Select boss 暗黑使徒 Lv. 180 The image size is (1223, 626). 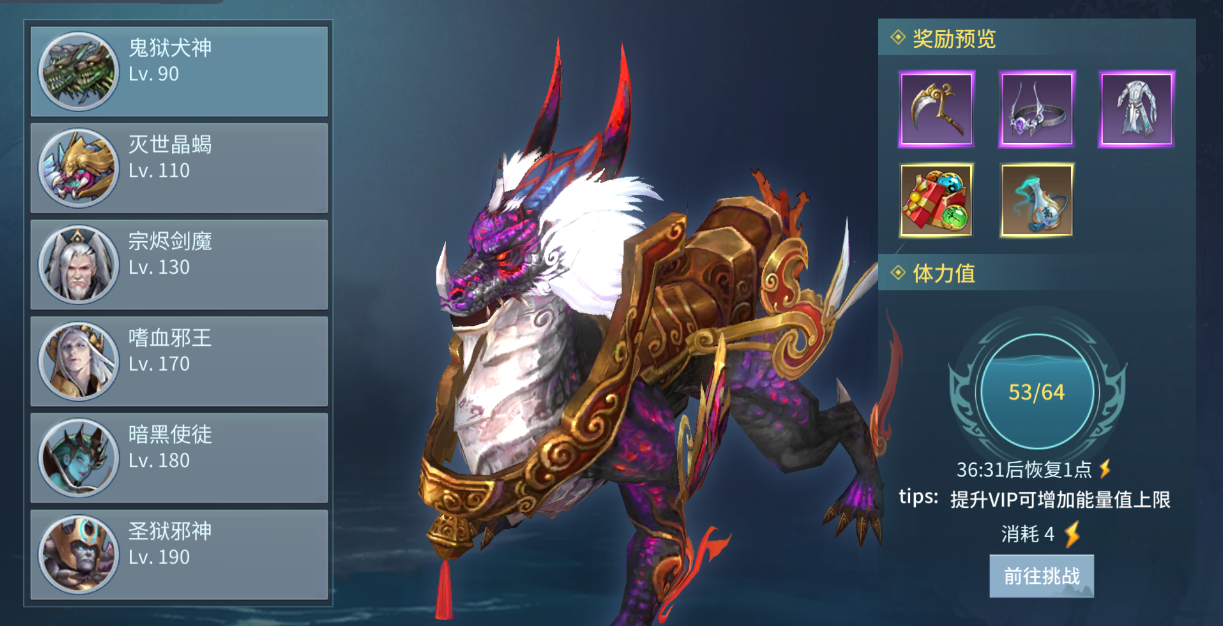click(180, 458)
